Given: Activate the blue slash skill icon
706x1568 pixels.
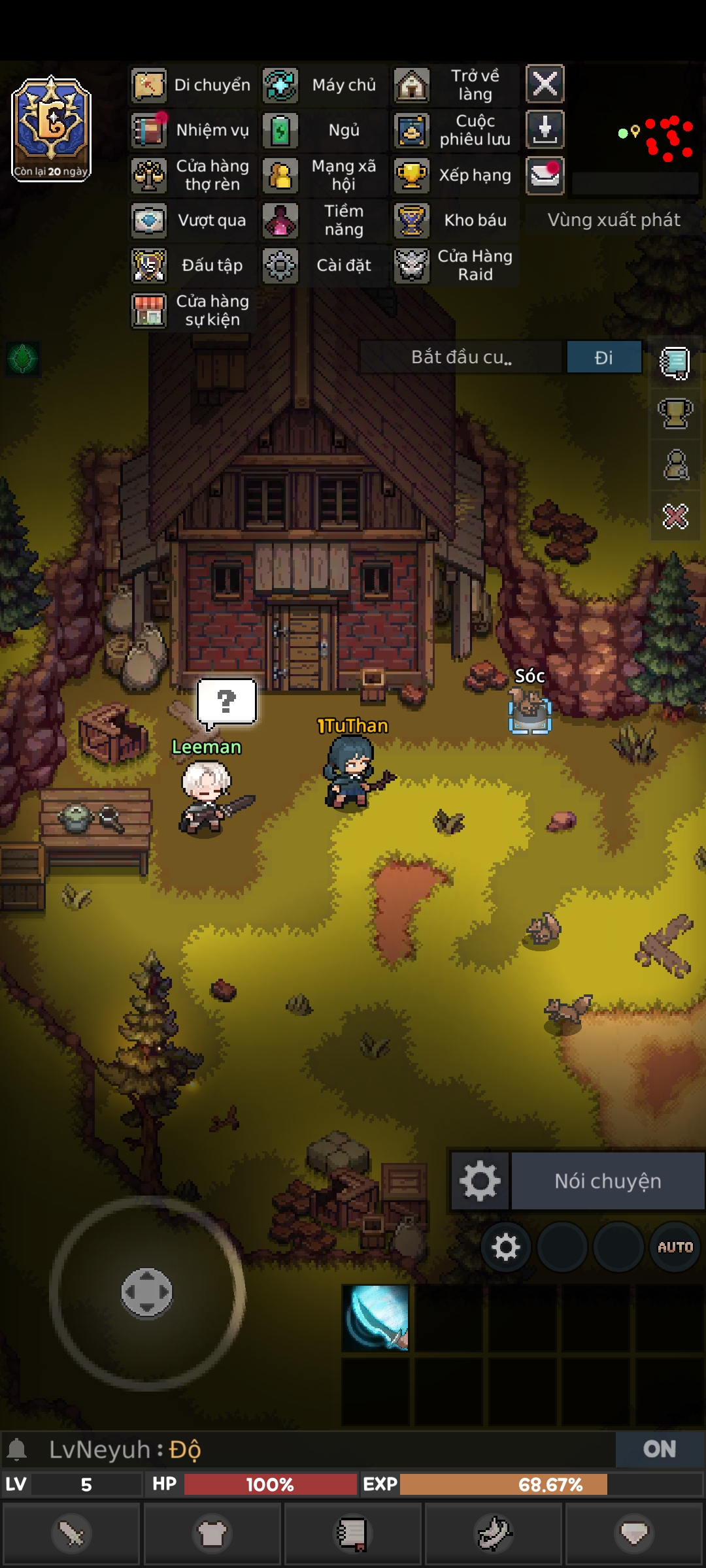Looking at the screenshot, I should tap(376, 1317).
